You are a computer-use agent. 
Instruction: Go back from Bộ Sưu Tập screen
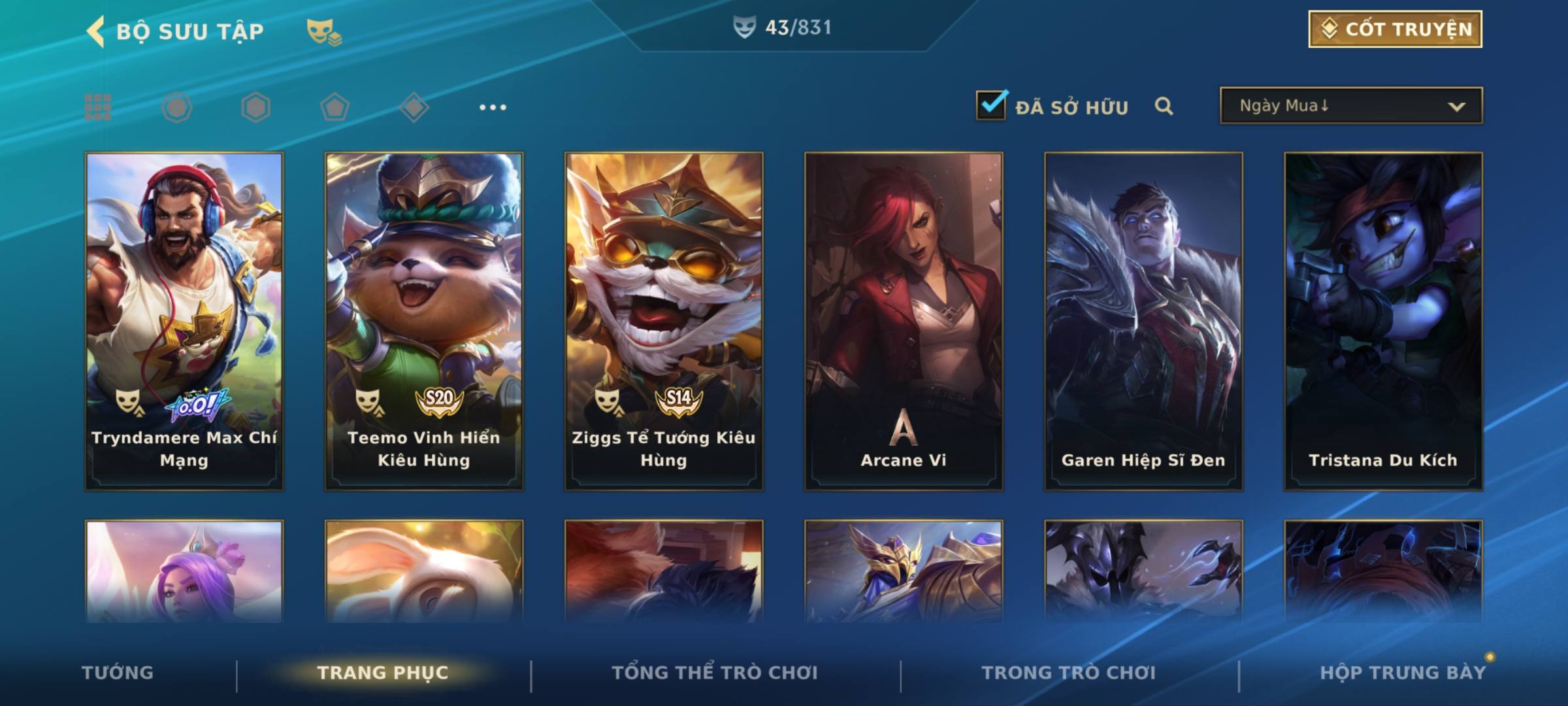pyautogui.click(x=97, y=31)
